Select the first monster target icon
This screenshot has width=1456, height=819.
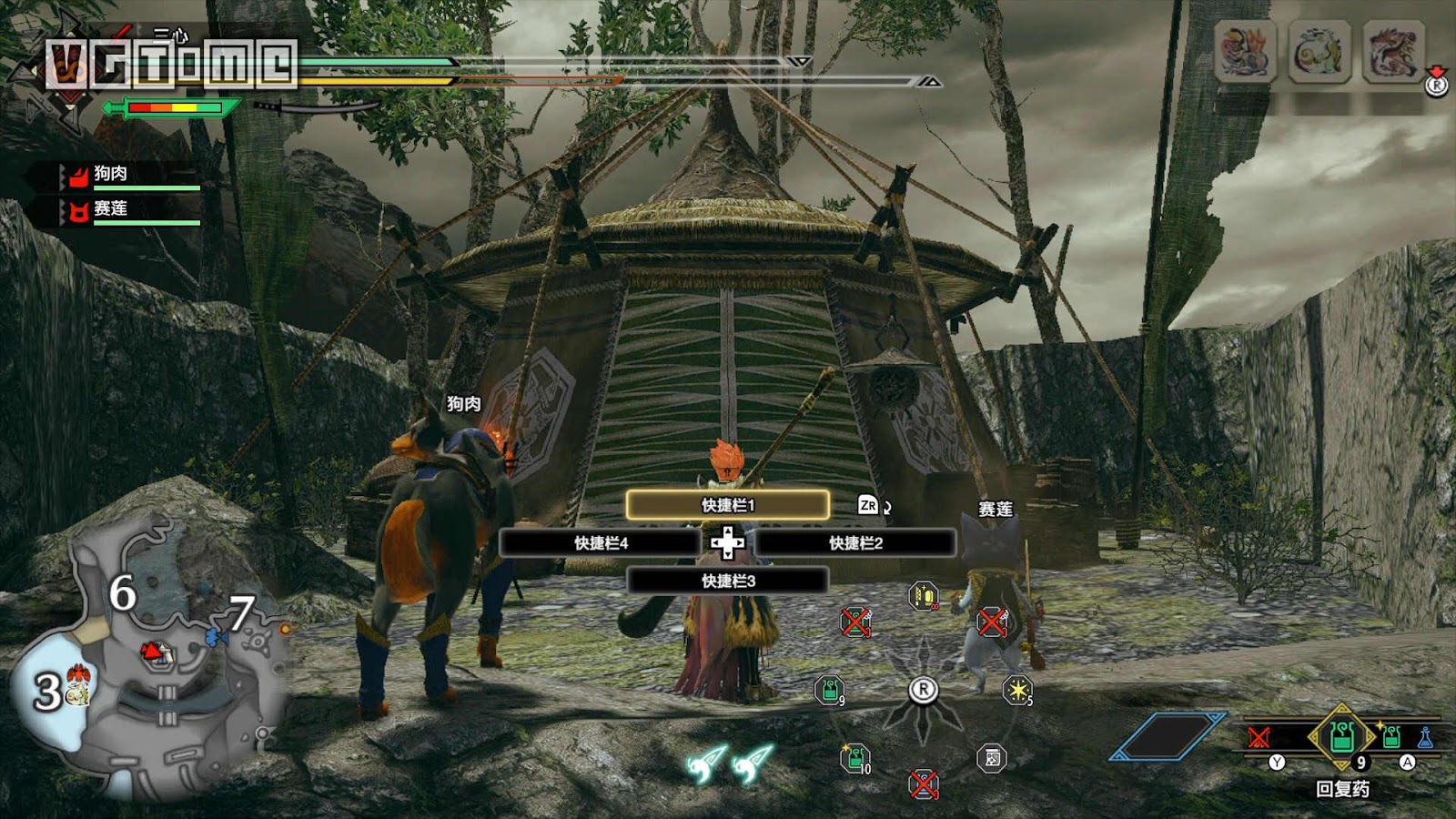(1245, 52)
